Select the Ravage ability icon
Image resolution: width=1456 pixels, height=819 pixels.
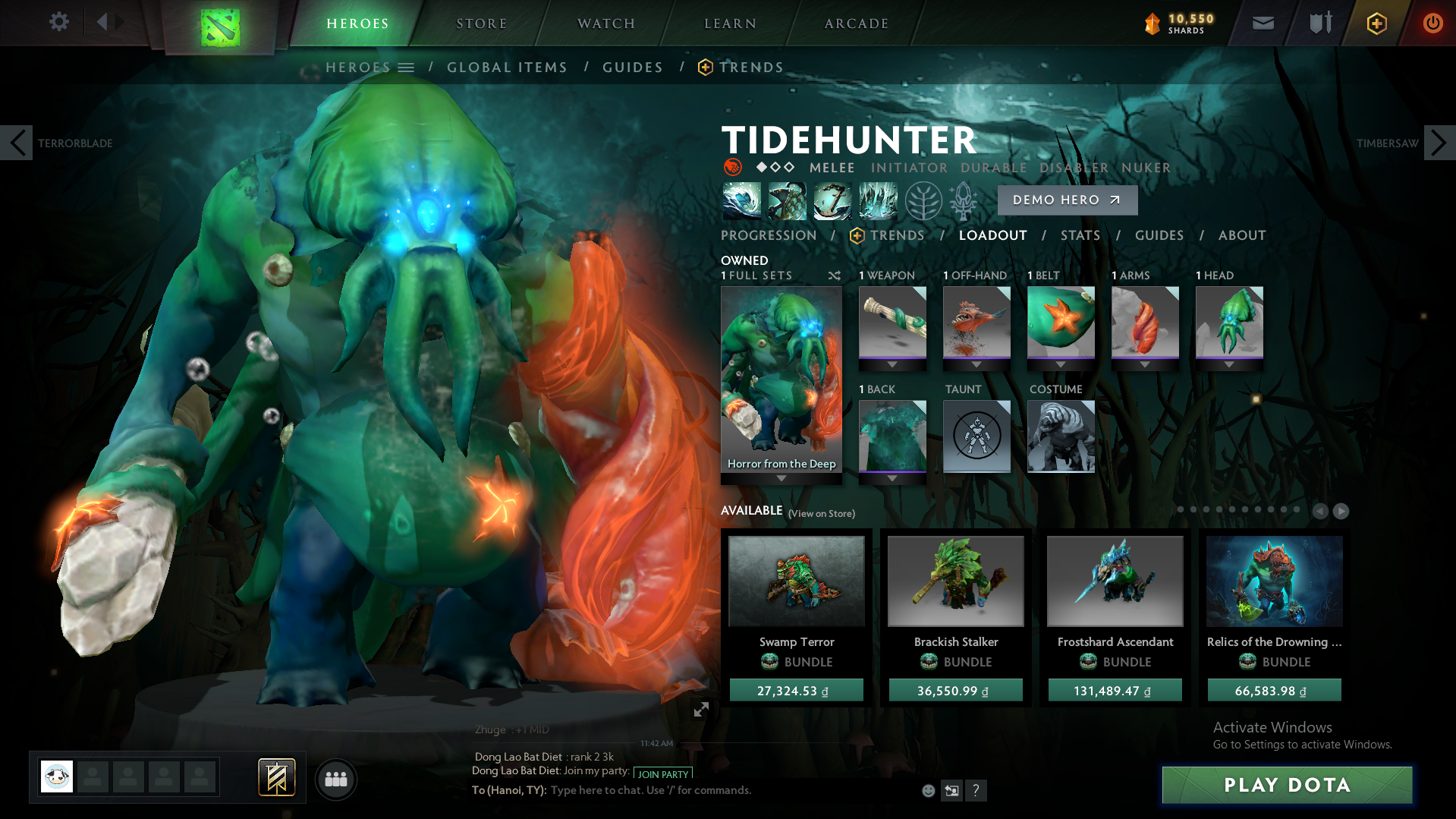(878, 200)
